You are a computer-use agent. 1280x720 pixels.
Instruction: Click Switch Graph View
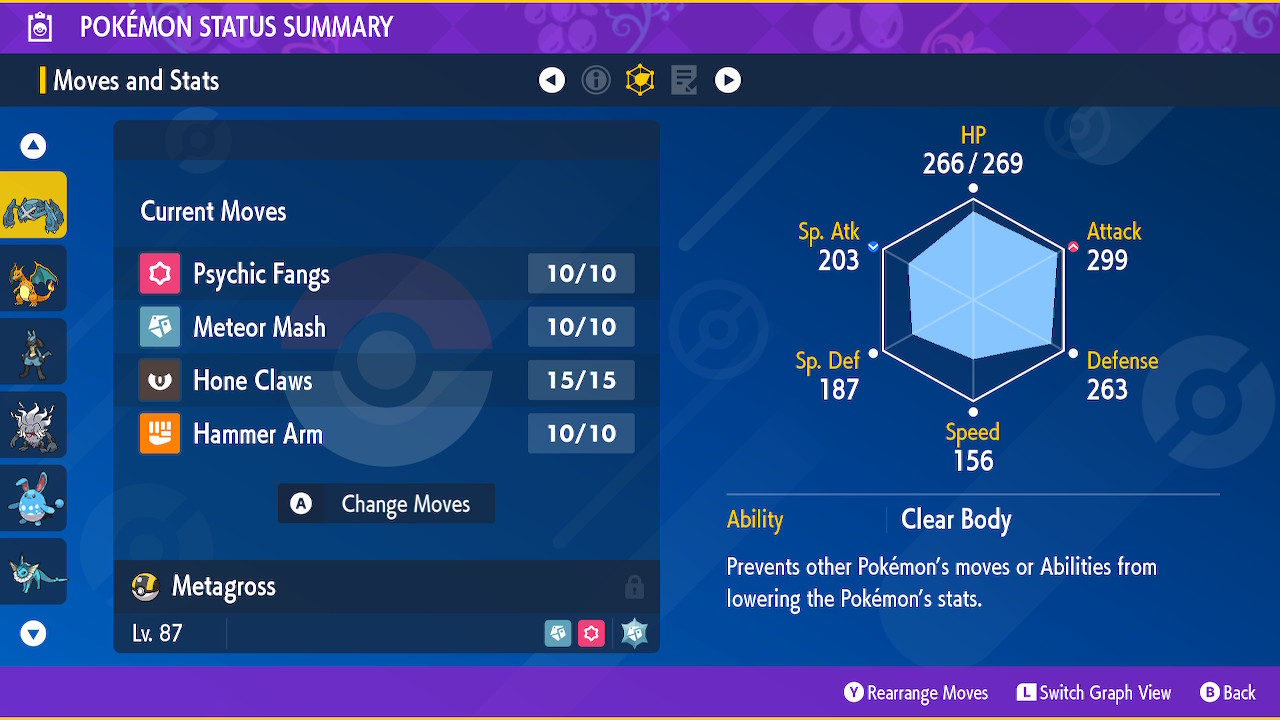pos(1094,693)
